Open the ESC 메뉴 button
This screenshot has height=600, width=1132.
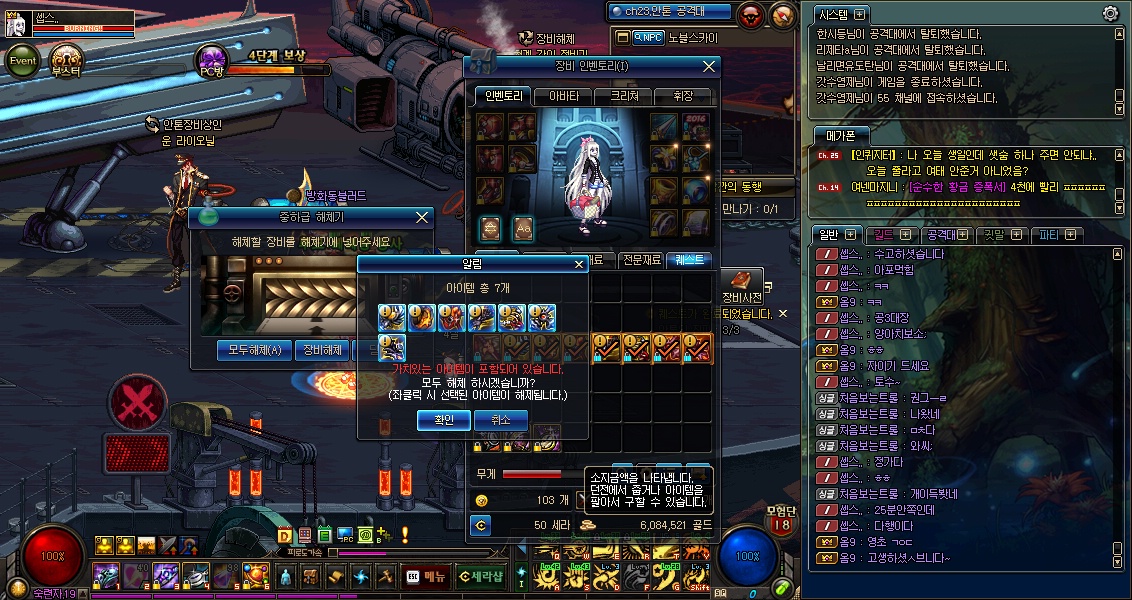pos(426,576)
